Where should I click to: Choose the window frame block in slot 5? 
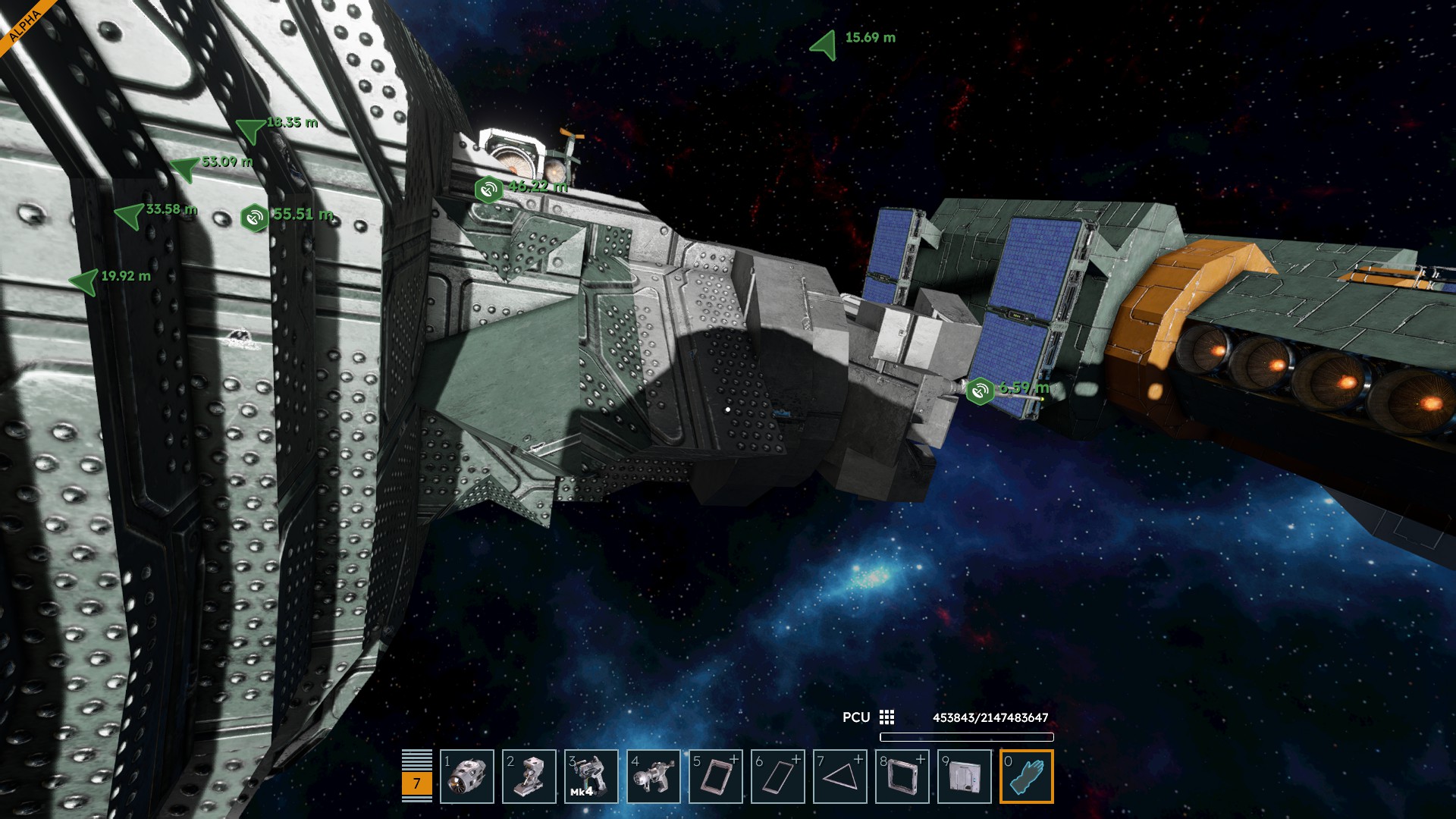(x=716, y=777)
